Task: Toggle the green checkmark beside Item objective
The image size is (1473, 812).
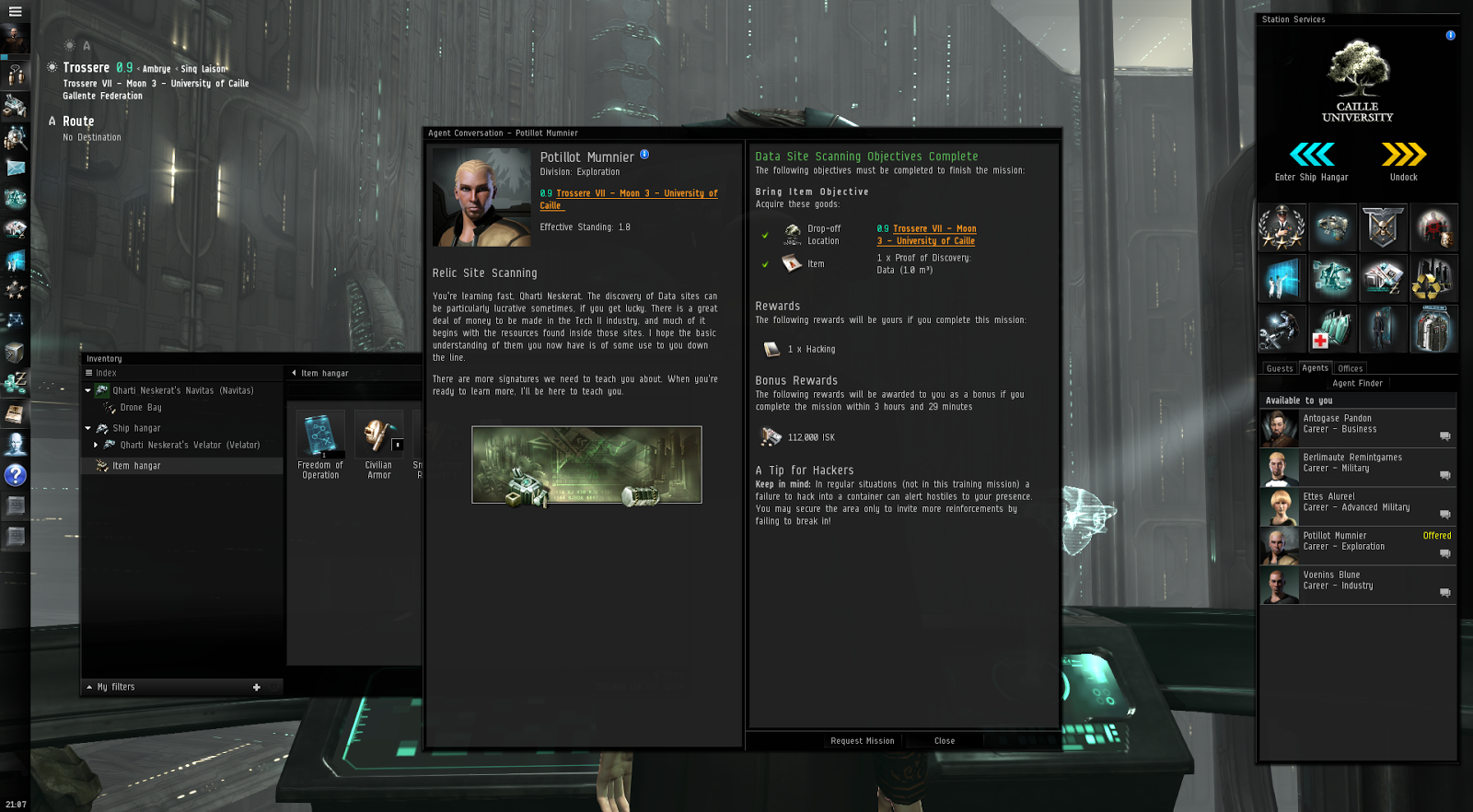Action: click(x=767, y=263)
